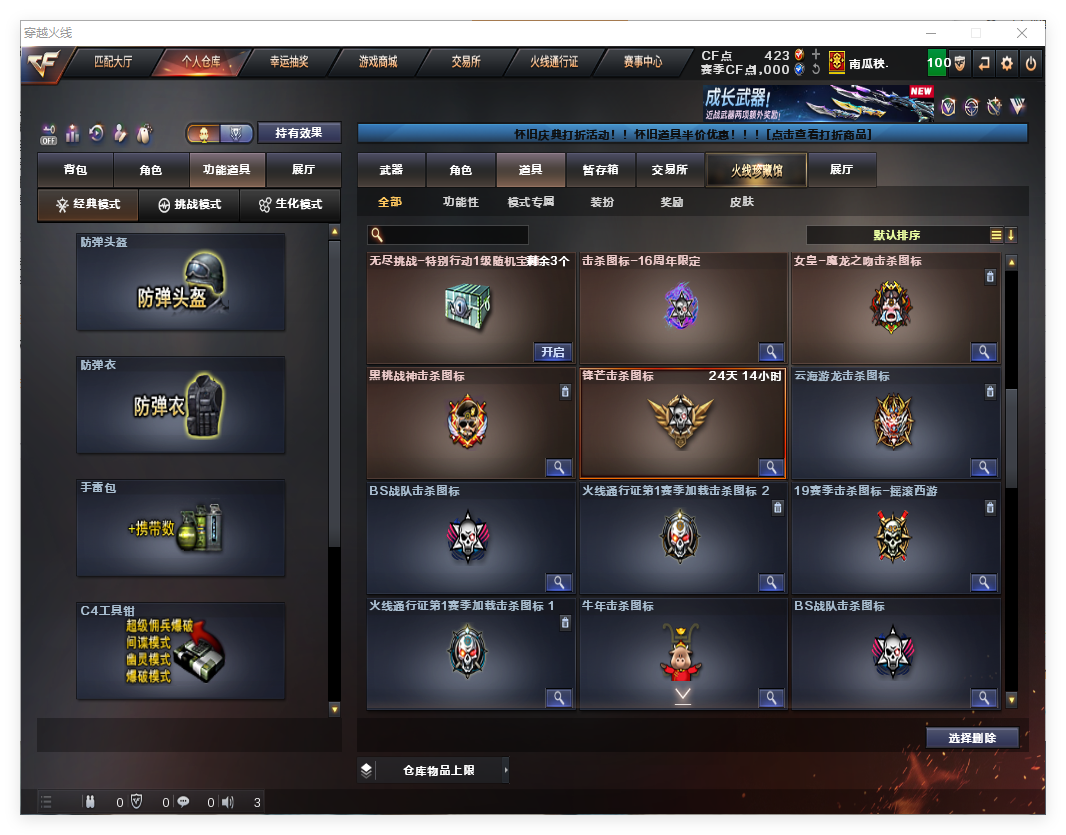
Task: Show the 奖励 rewards subcategory
Action: [x=672, y=202]
